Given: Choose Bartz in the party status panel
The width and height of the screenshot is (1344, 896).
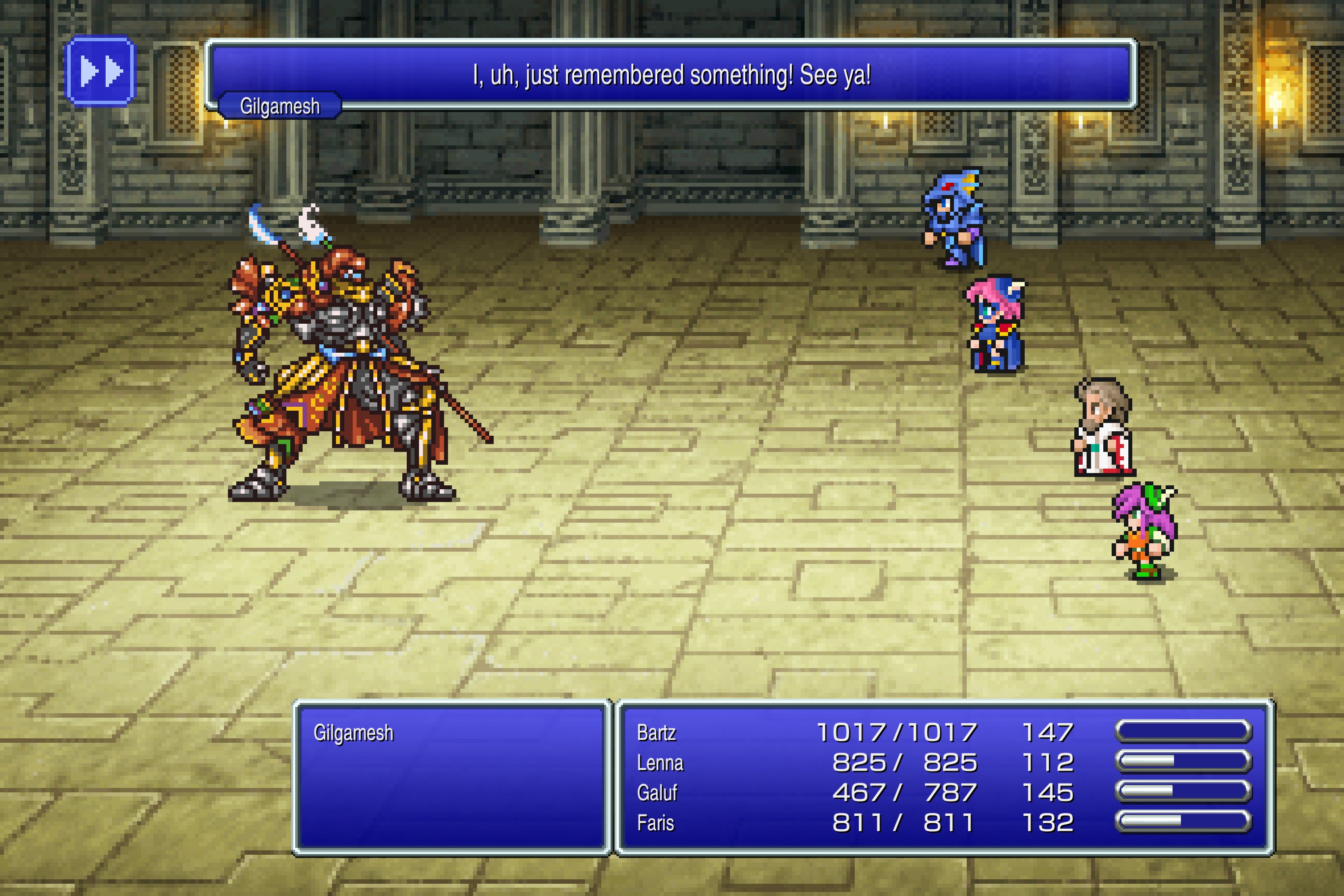Looking at the screenshot, I should click(657, 733).
